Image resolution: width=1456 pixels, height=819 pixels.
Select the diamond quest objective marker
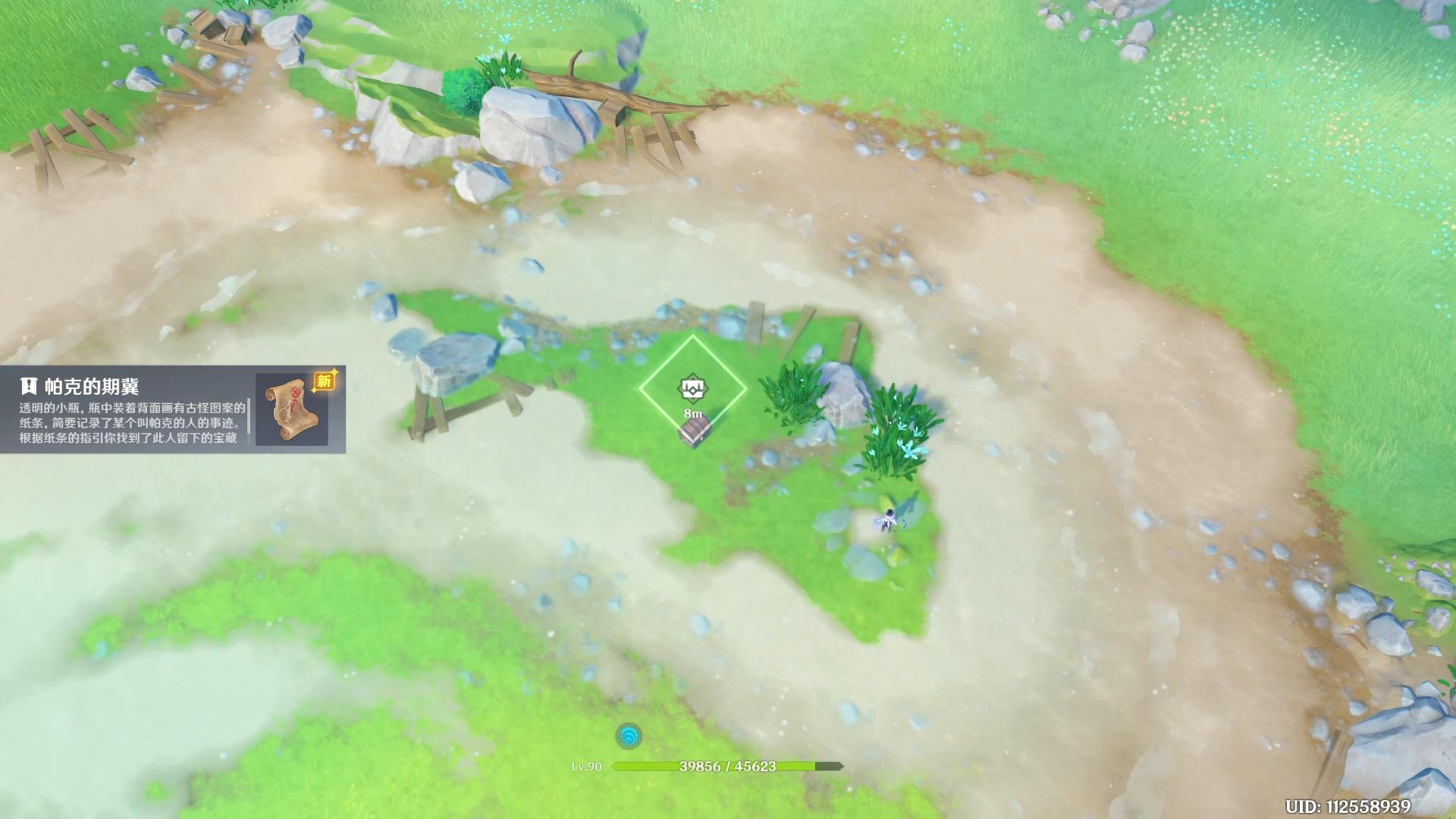pos(692,389)
